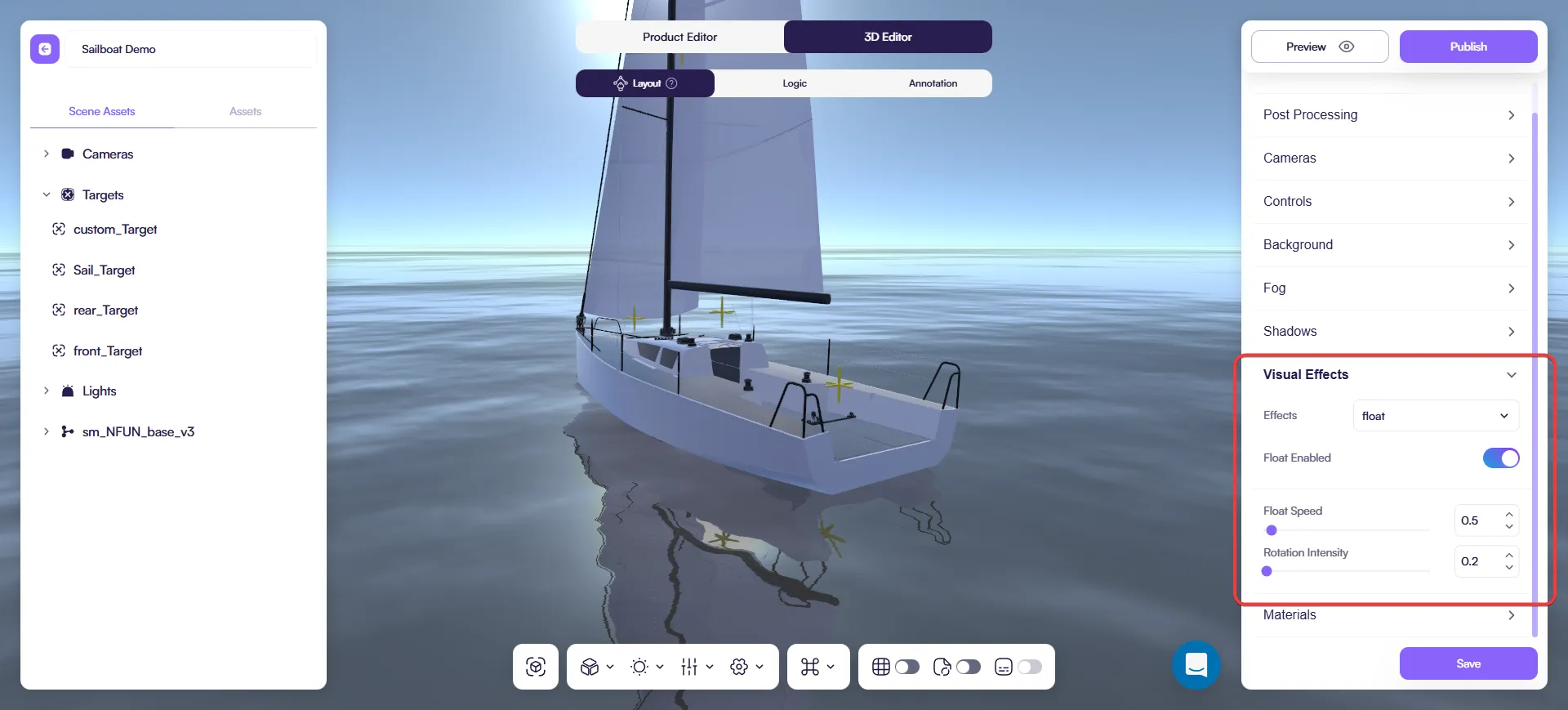This screenshot has height=710, width=1568.
Task: Select Sail_Target in scene assets
Action: click(x=104, y=270)
